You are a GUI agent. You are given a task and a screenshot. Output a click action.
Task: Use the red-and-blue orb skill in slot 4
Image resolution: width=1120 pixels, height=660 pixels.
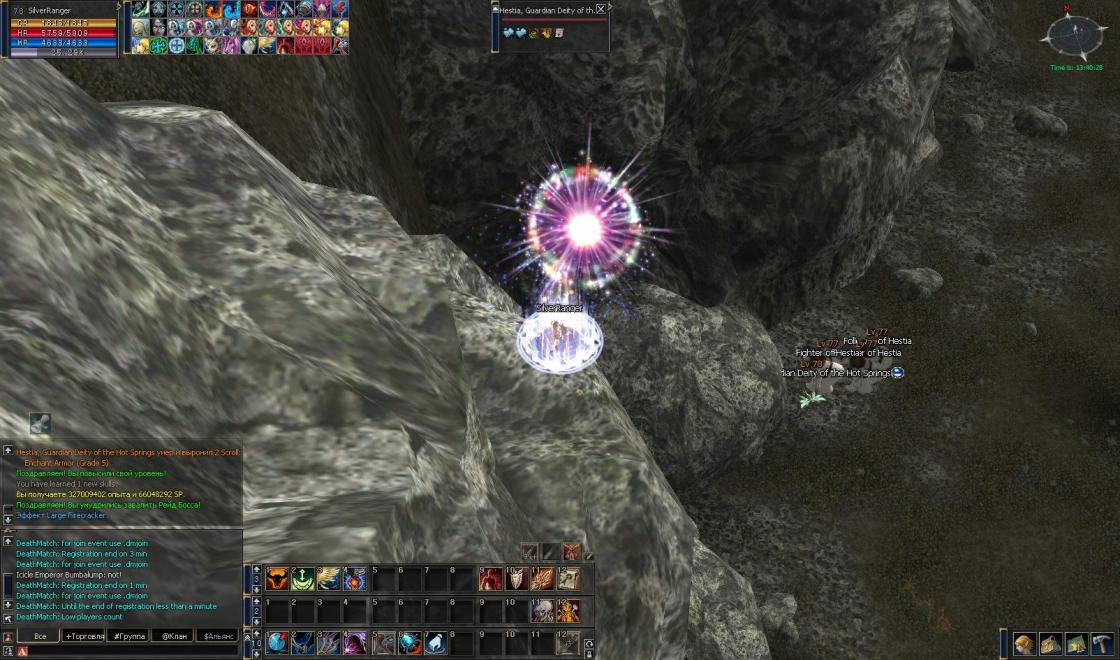[x=354, y=578]
